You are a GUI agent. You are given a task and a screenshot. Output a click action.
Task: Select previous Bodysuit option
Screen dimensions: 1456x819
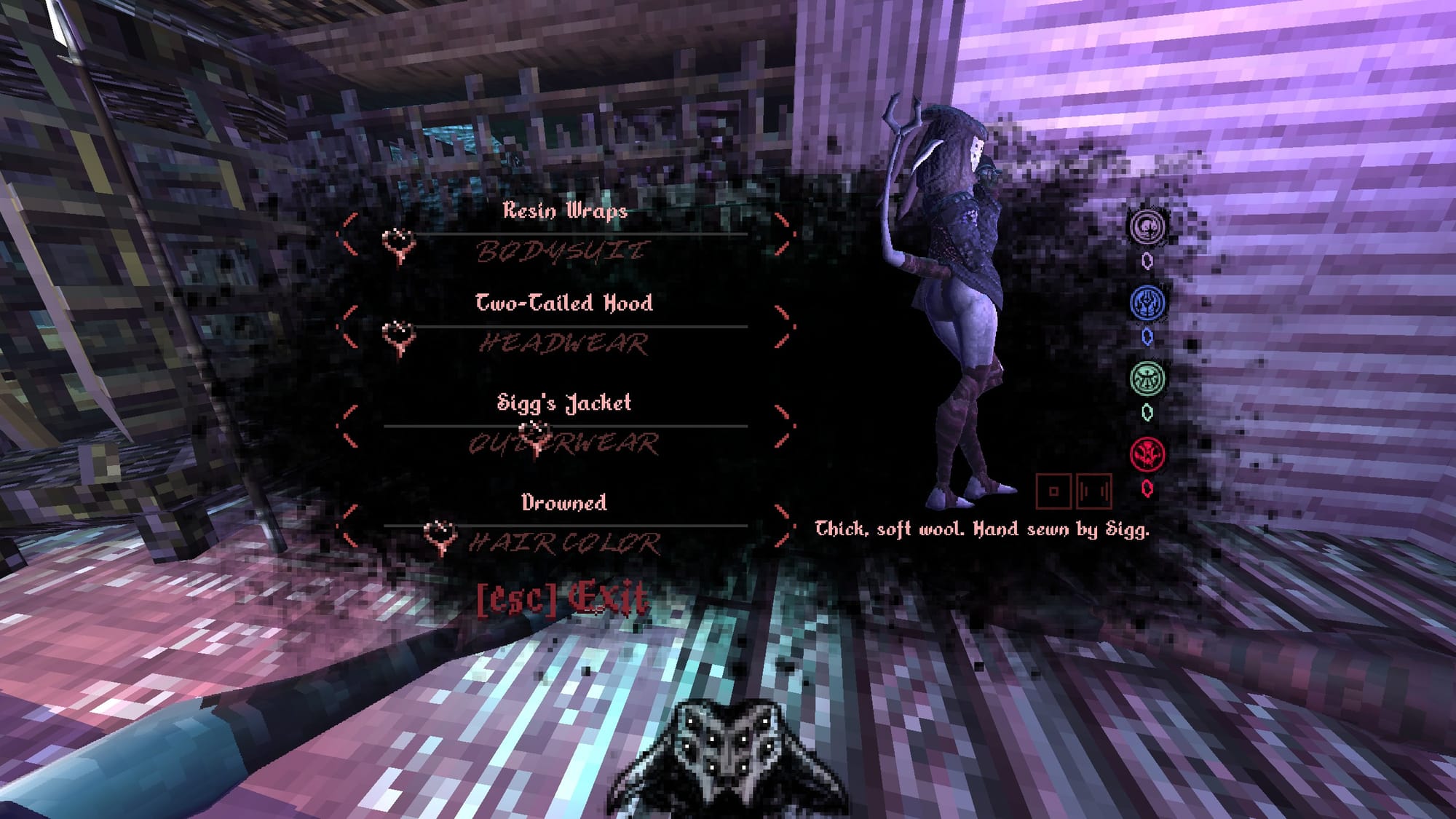348,234
